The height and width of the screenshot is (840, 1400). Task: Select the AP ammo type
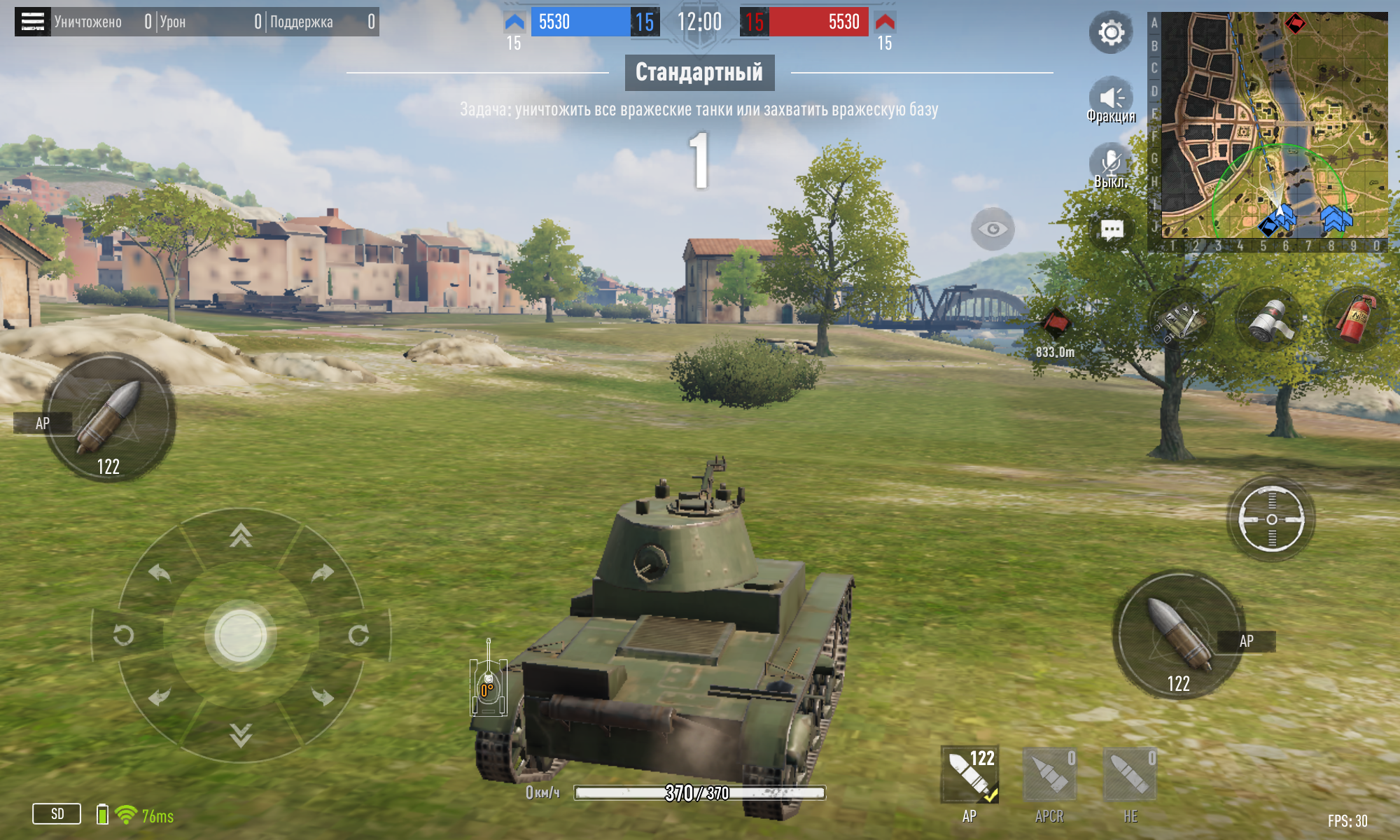(969, 776)
